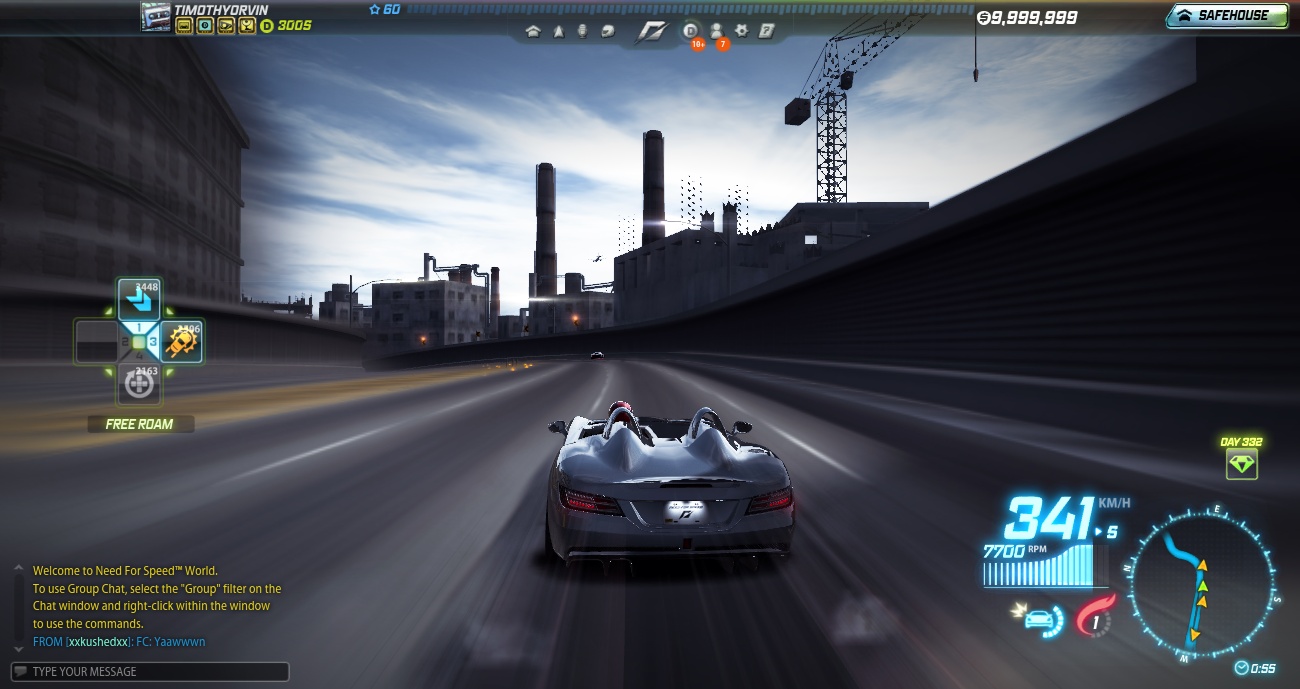Viewport: 1300px width, 689px height.
Task: Open the D coin notifications icon
Action: (x=691, y=32)
